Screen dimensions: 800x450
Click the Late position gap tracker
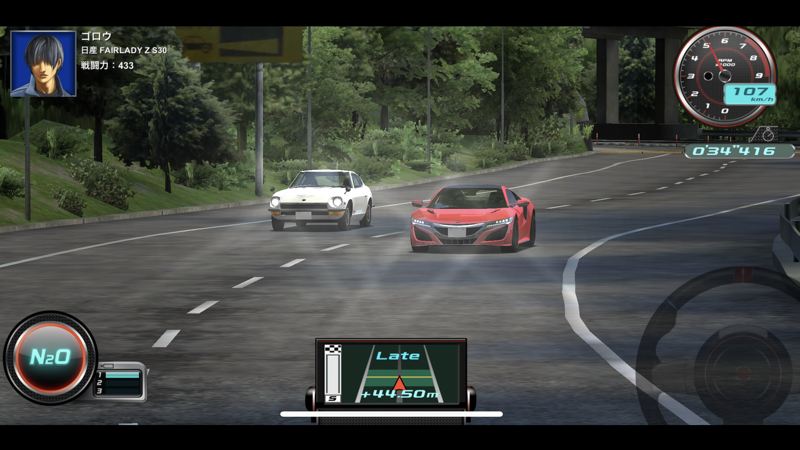click(398, 374)
